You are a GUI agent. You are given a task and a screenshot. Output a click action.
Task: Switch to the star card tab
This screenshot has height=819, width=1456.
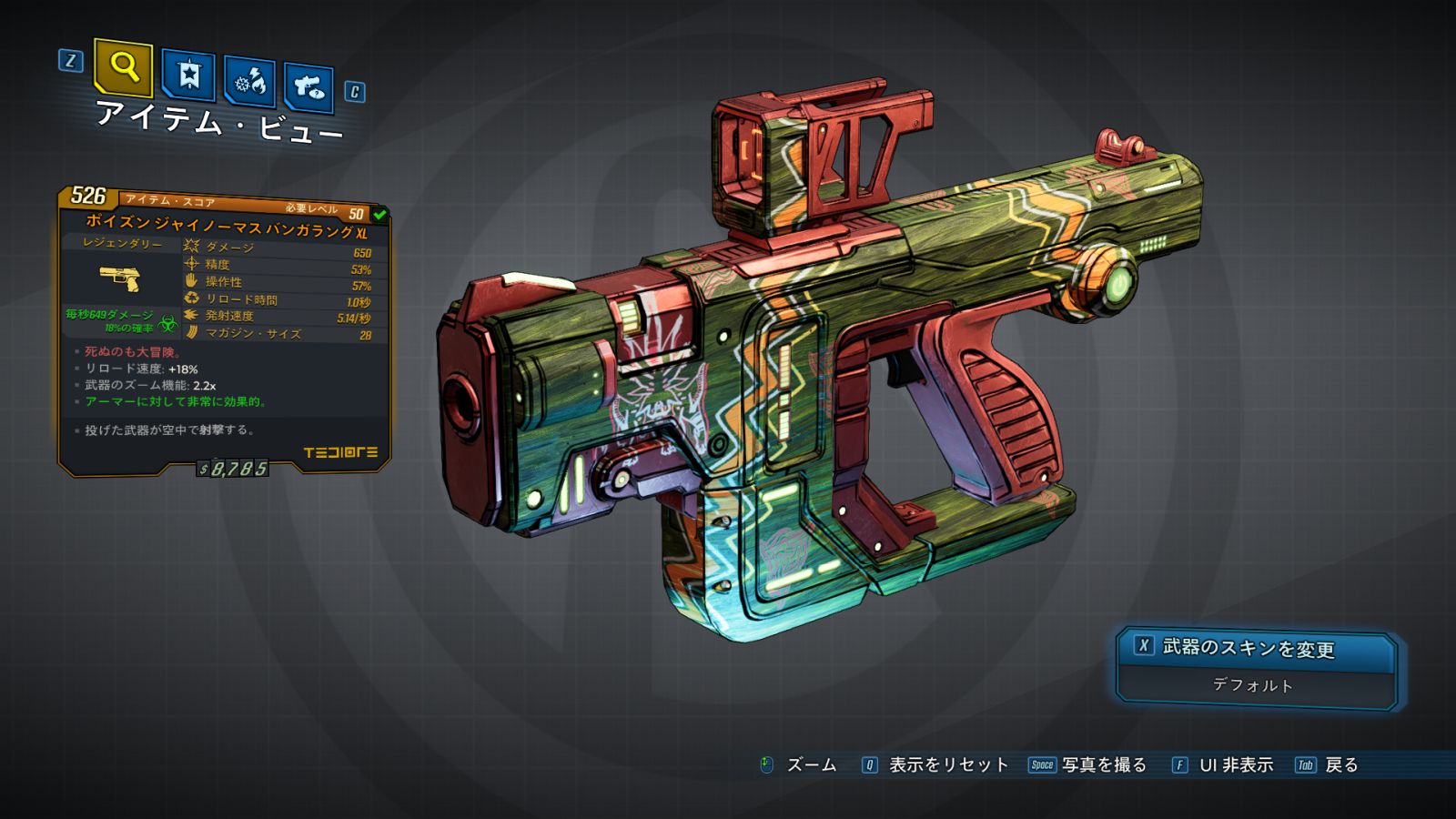[188, 76]
